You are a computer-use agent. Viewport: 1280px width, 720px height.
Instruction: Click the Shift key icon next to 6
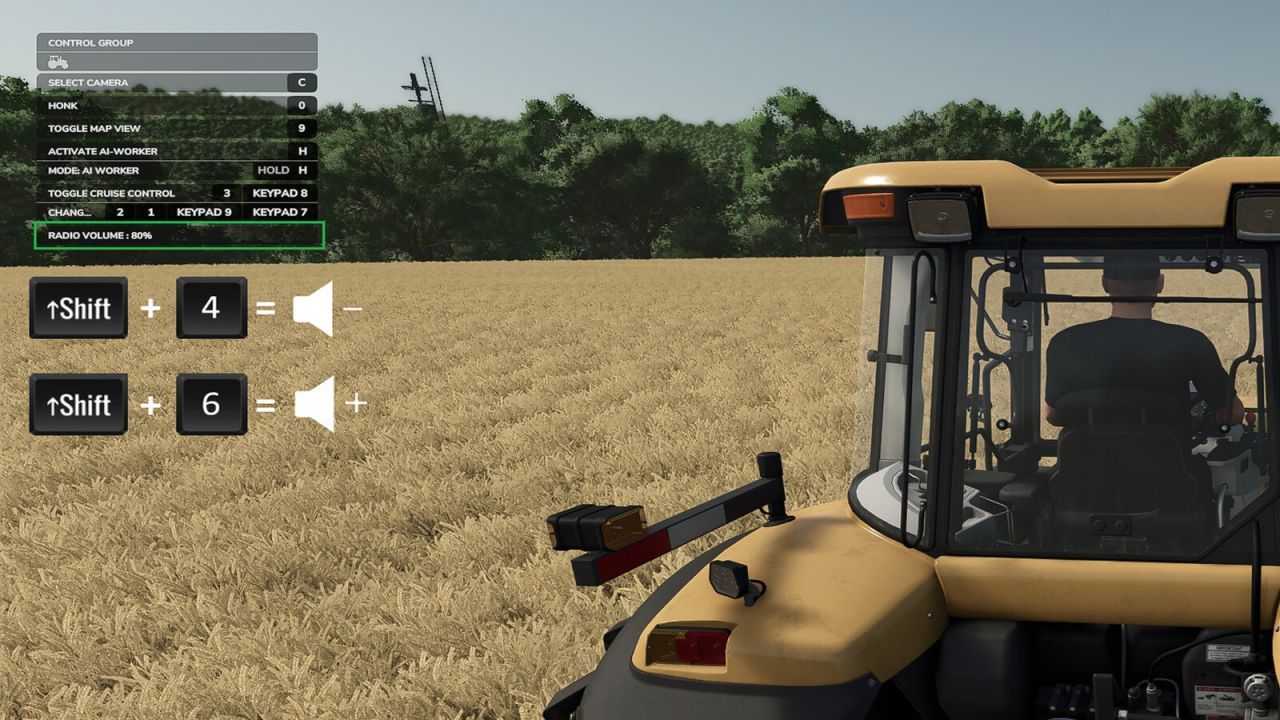tap(78, 404)
